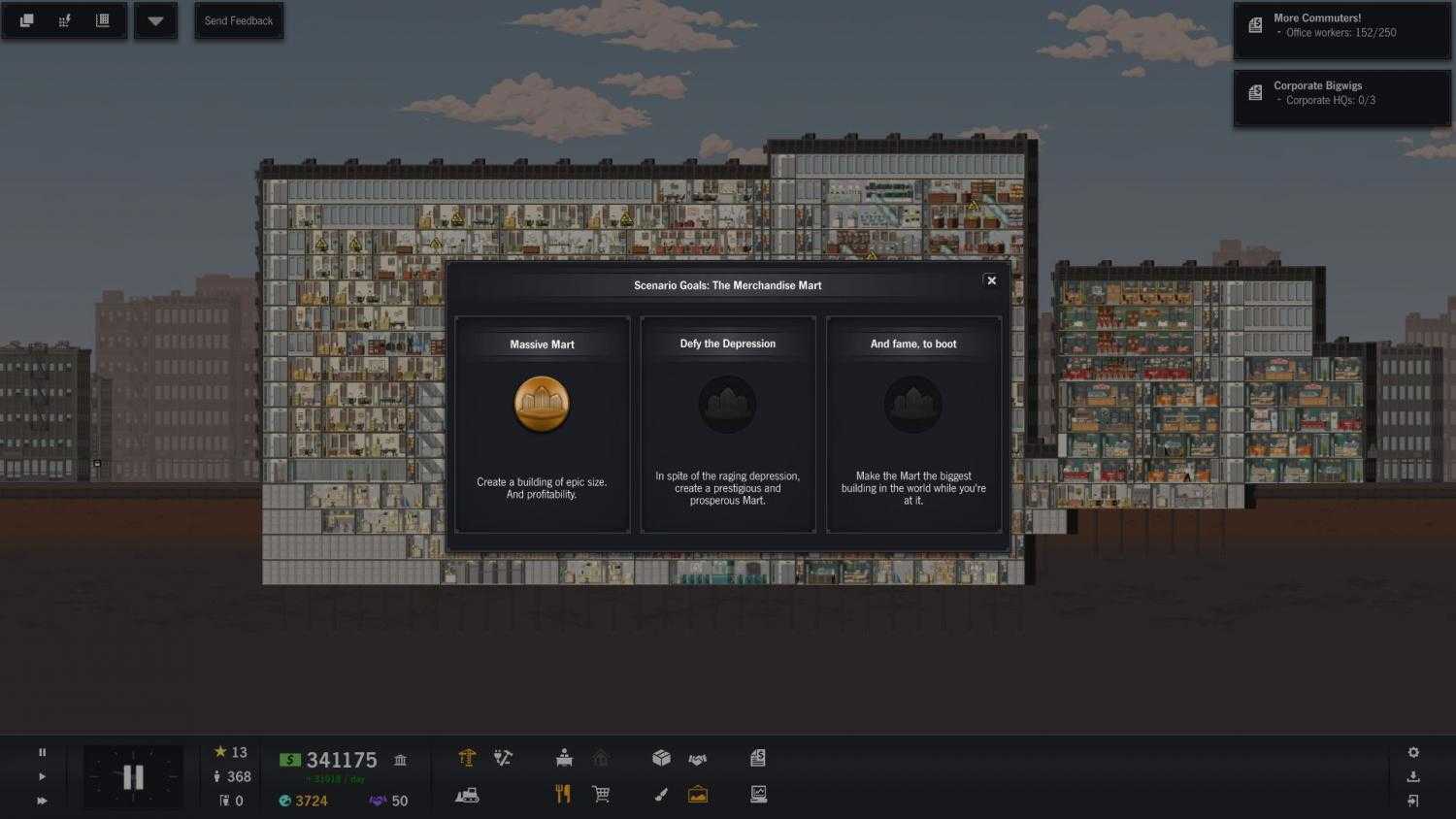Open the financial report document panel
This screenshot has height=819, width=1456.
coord(758,758)
